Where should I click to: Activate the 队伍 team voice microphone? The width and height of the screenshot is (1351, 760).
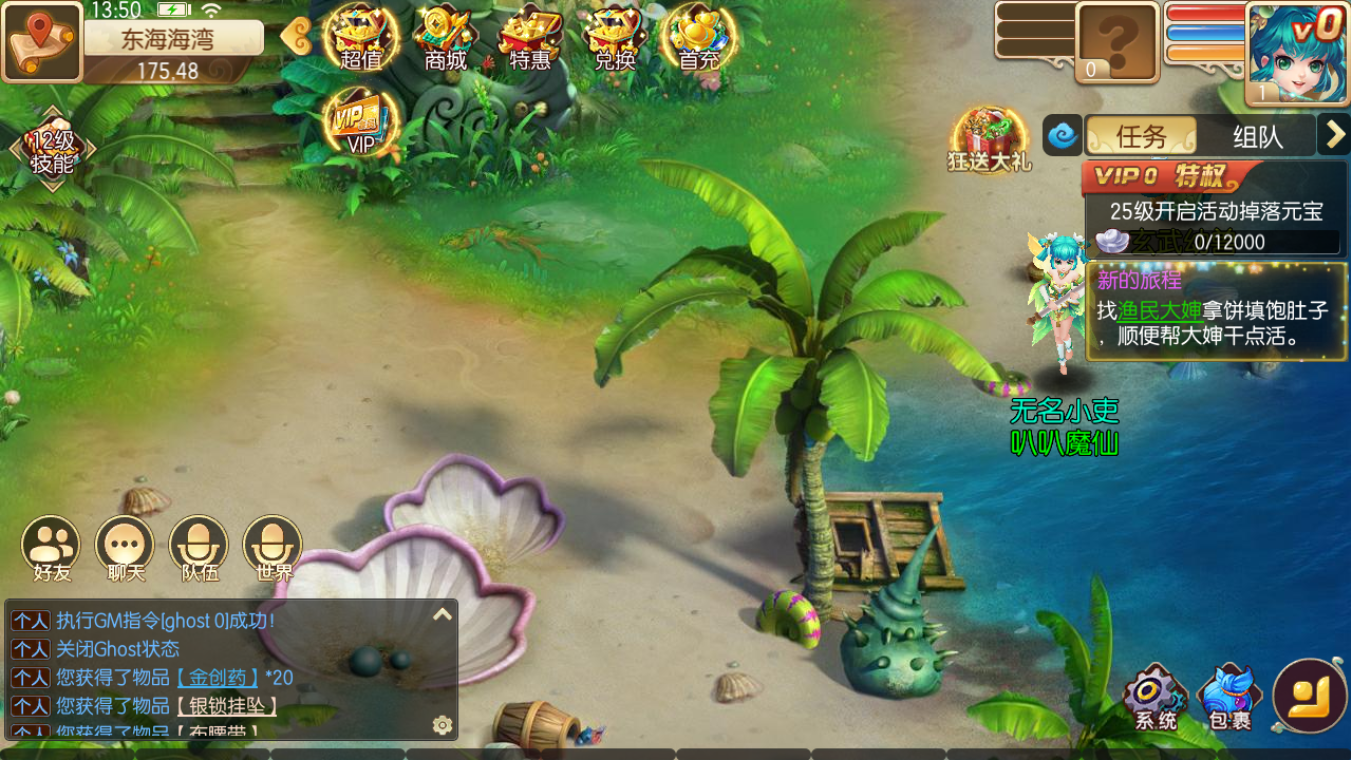click(199, 548)
